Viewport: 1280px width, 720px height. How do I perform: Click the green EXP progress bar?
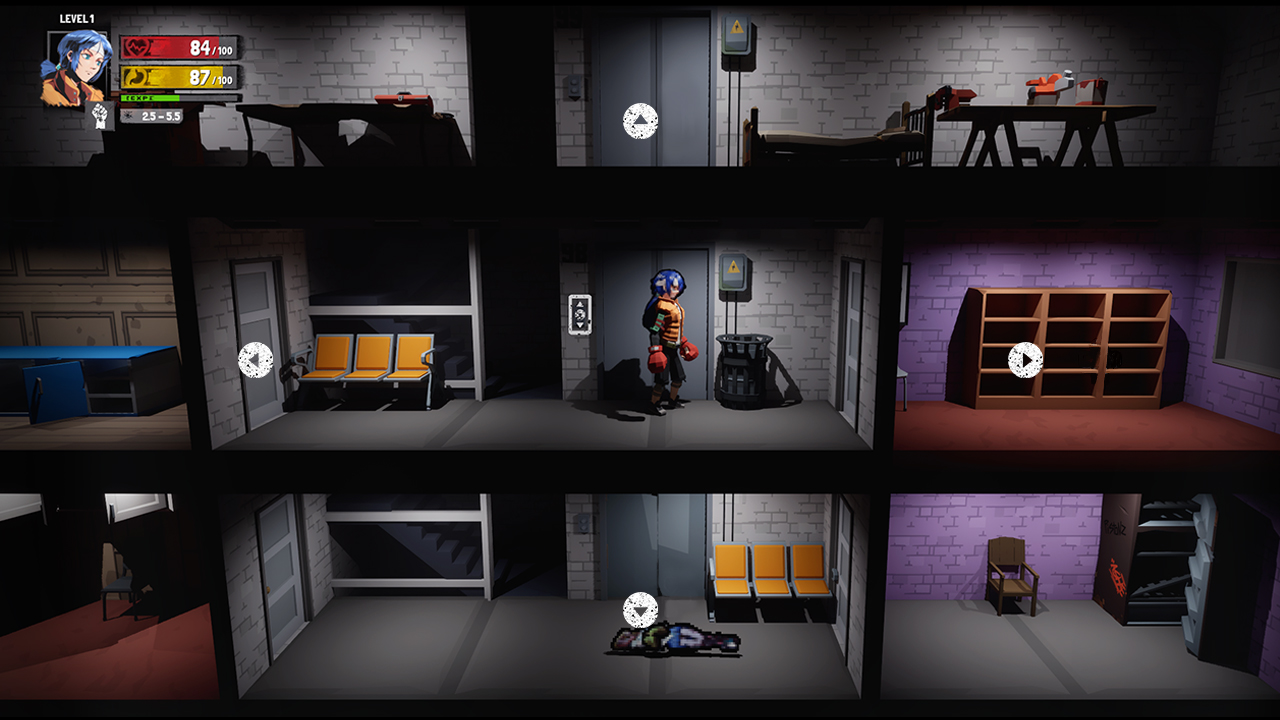pyautogui.click(x=150, y=97)
